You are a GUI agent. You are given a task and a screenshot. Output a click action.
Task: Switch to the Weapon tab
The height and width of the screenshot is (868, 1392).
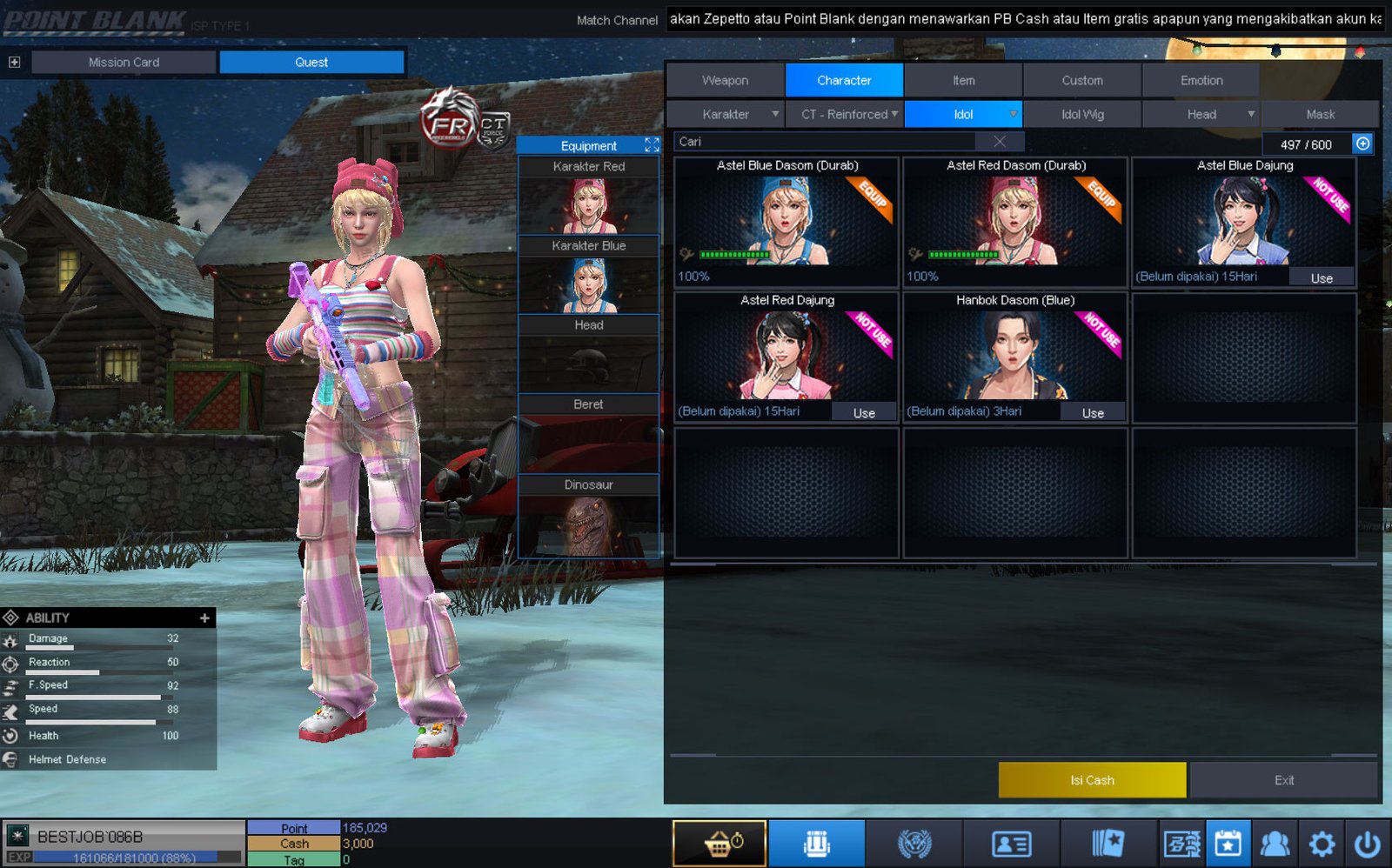tap(725, 80)
